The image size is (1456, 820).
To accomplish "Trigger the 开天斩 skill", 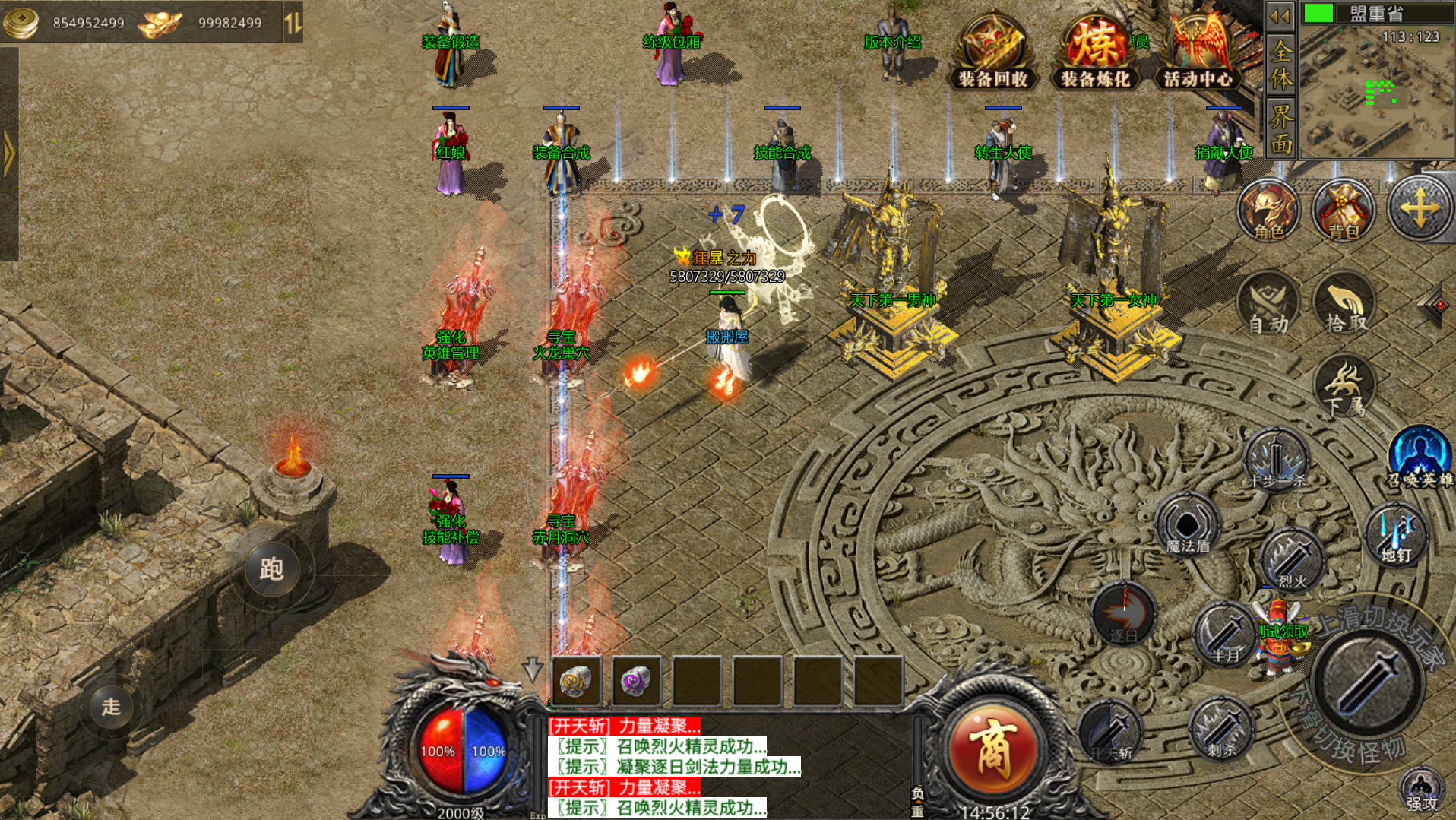I will pyautogui.click(x=1110, y=731).
